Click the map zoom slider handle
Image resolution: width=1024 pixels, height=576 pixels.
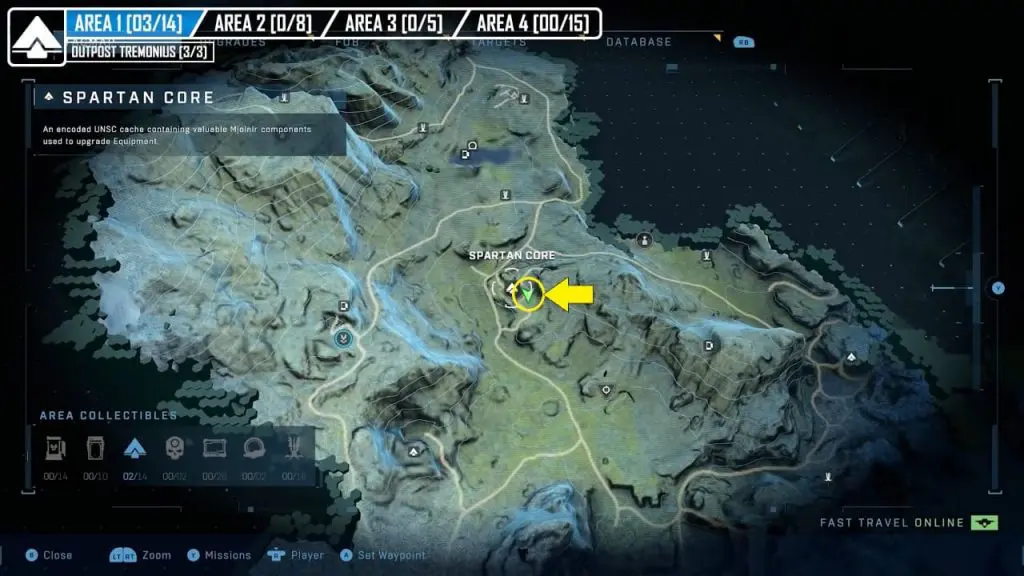(x=997, y=288)
